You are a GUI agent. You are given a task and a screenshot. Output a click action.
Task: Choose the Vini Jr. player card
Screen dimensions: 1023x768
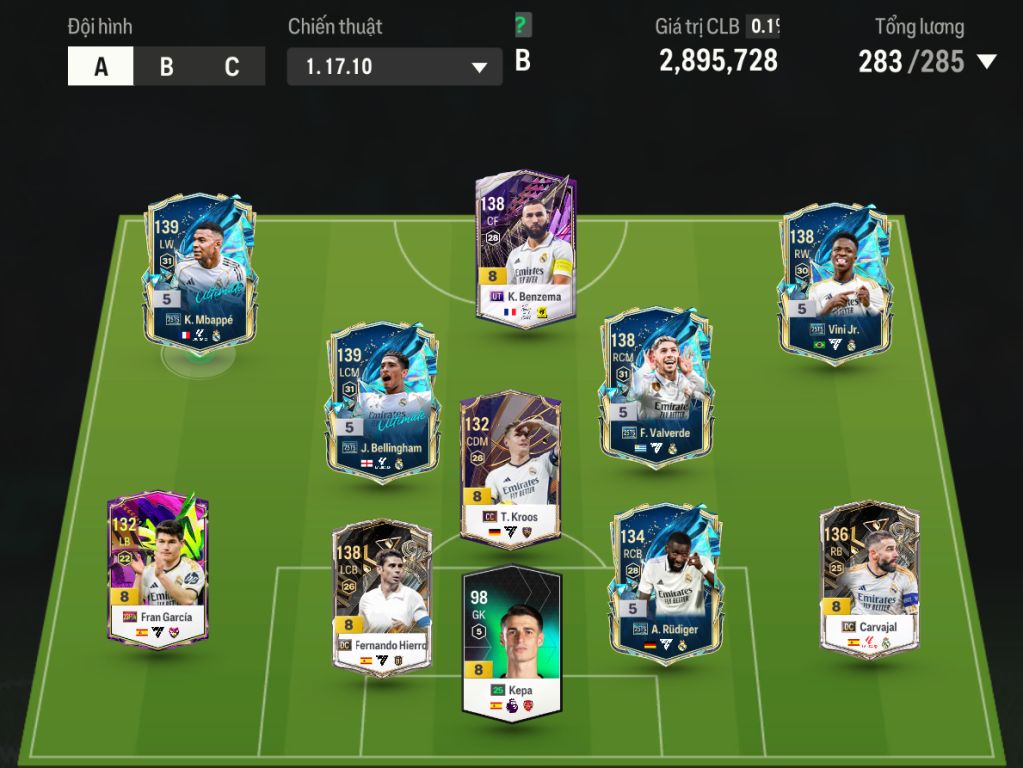click(835, 279)
